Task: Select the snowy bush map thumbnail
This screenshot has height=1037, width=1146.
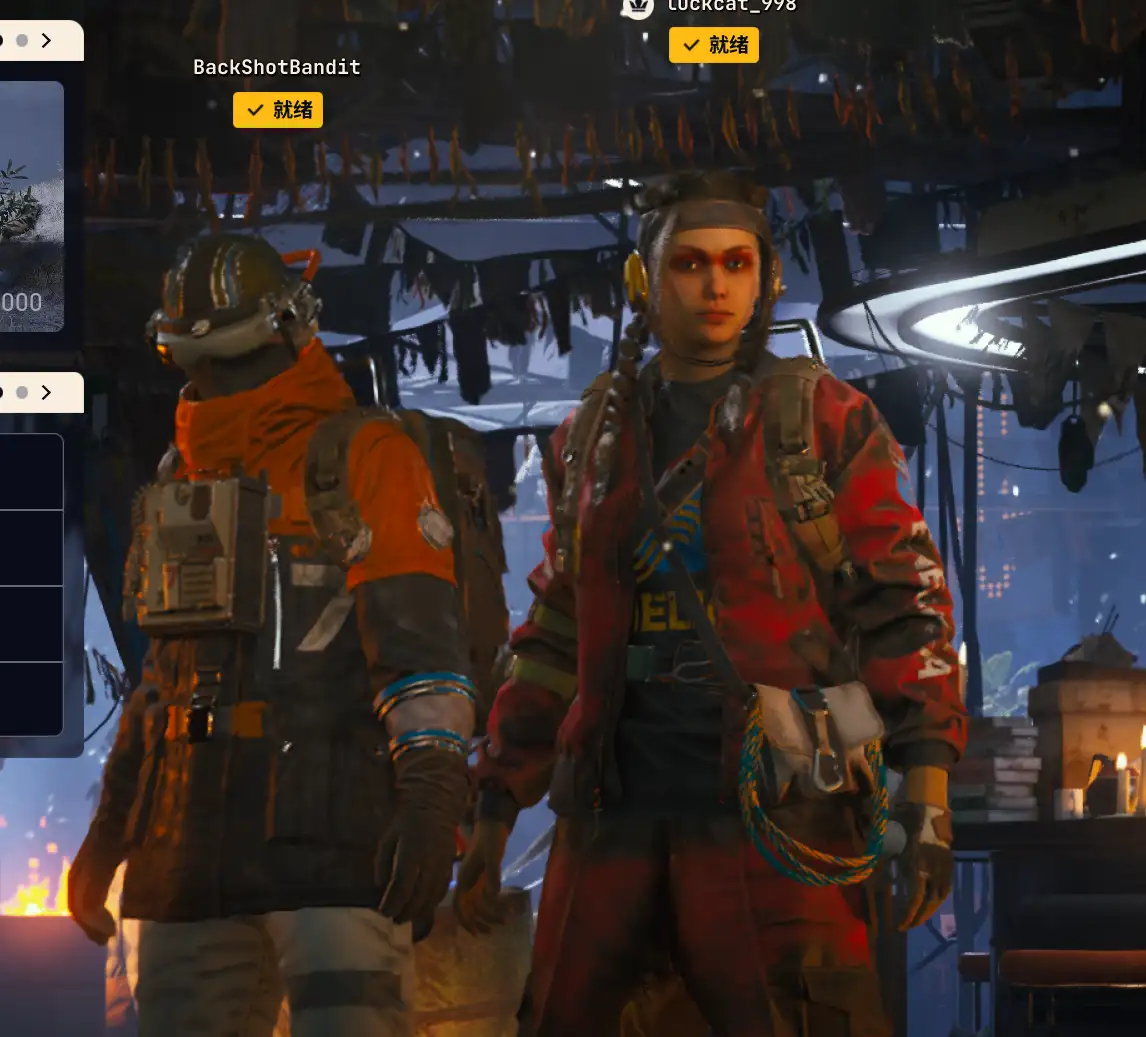Action: (30, 205)
